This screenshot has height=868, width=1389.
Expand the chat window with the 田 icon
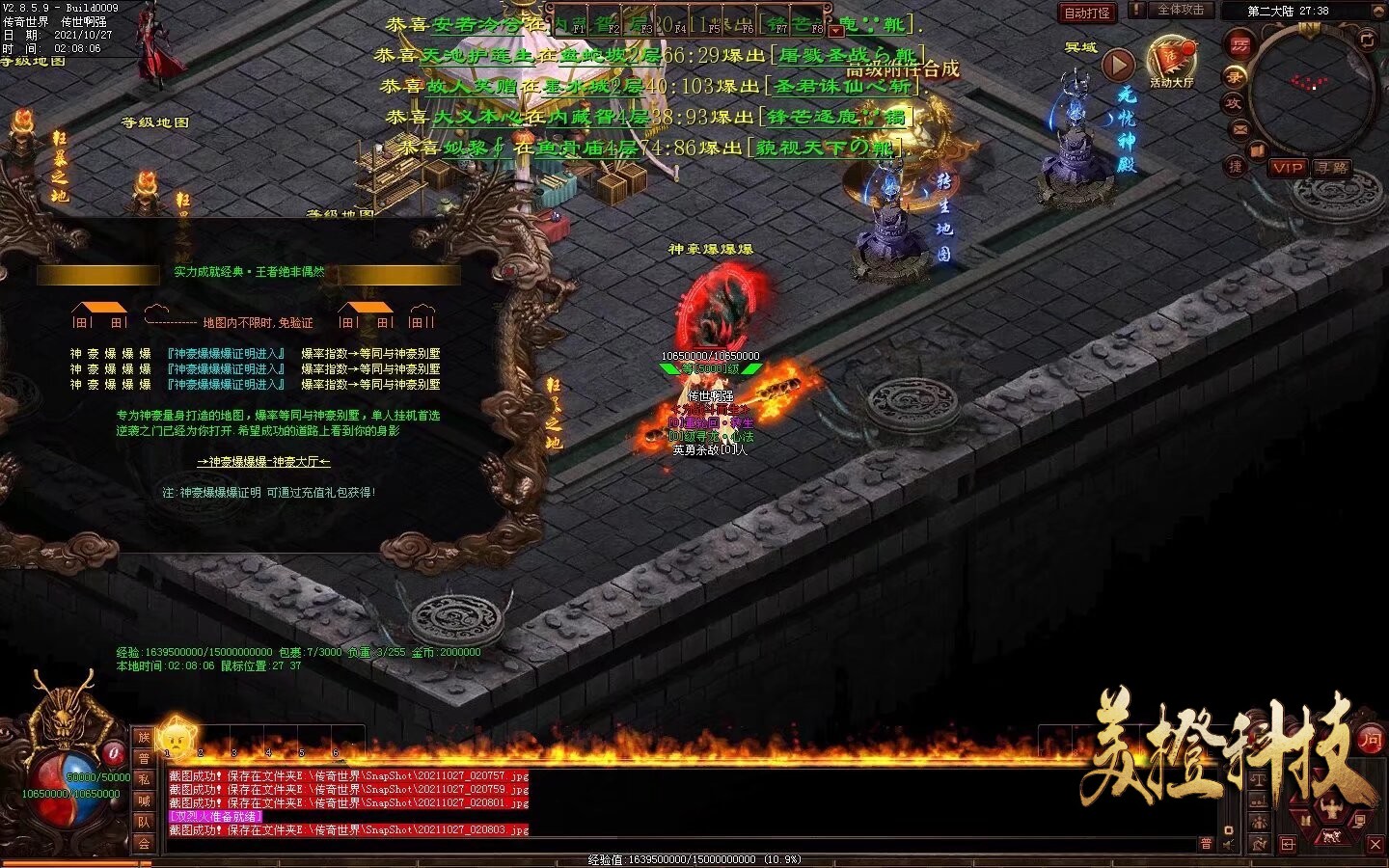pos(1289,843)
